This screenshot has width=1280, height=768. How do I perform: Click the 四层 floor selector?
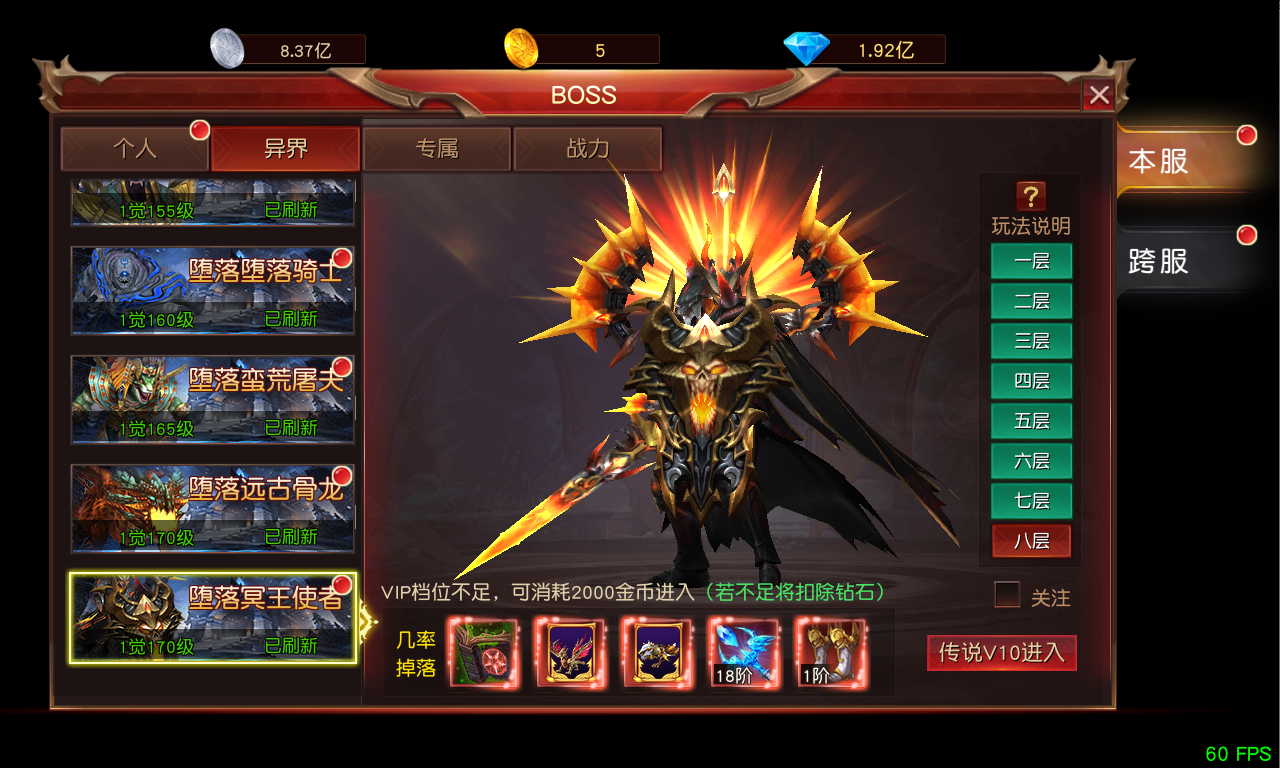click(x=1031, y=381)
